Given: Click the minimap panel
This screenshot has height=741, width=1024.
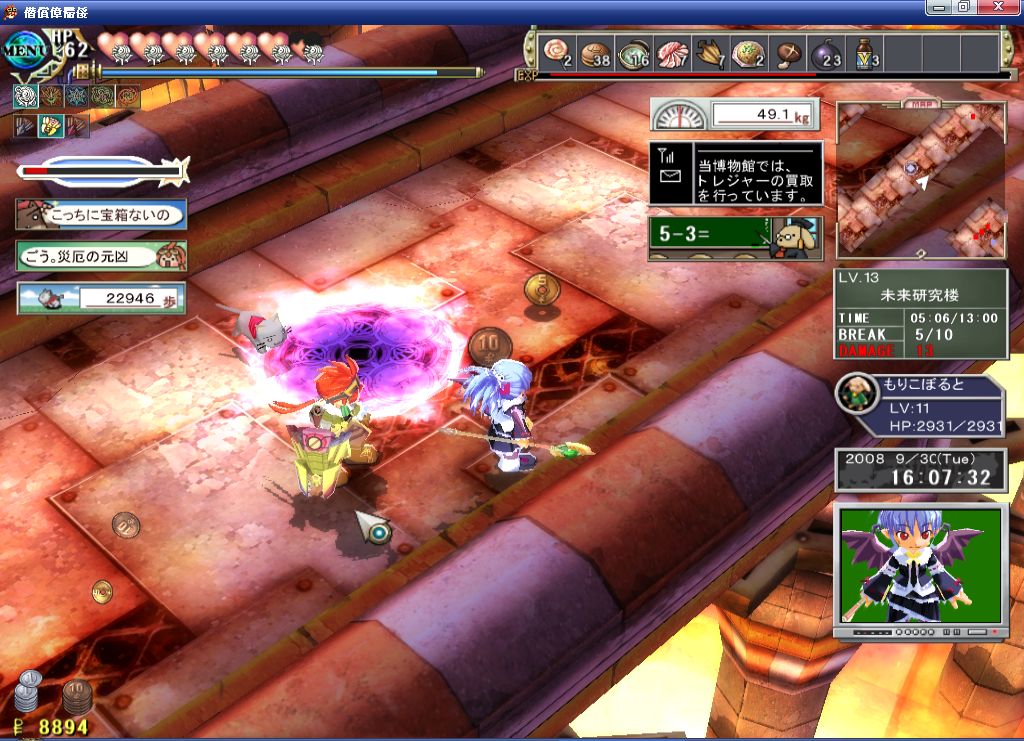Looking at the screenshot, I should pyautogui.click(x=920, y=182).
